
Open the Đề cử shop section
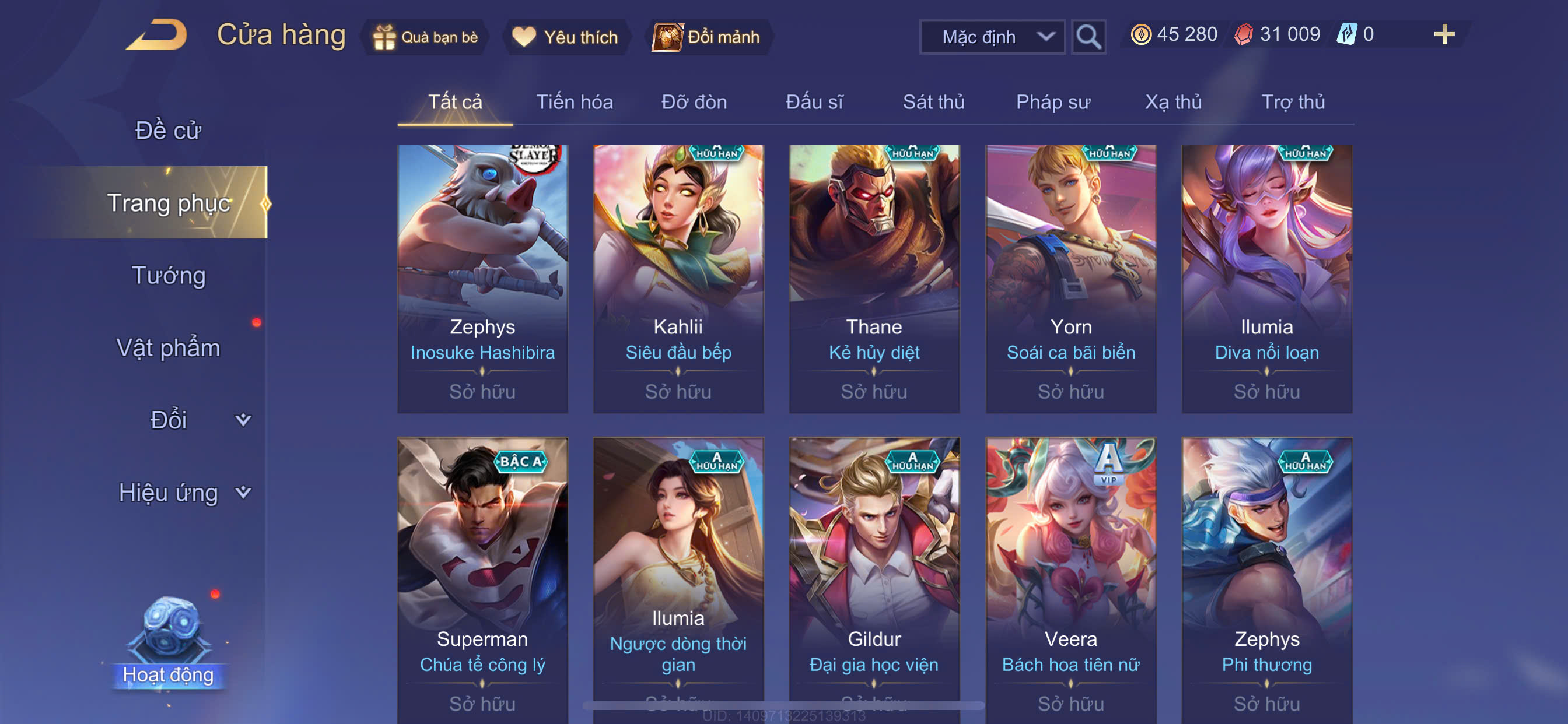168,130
